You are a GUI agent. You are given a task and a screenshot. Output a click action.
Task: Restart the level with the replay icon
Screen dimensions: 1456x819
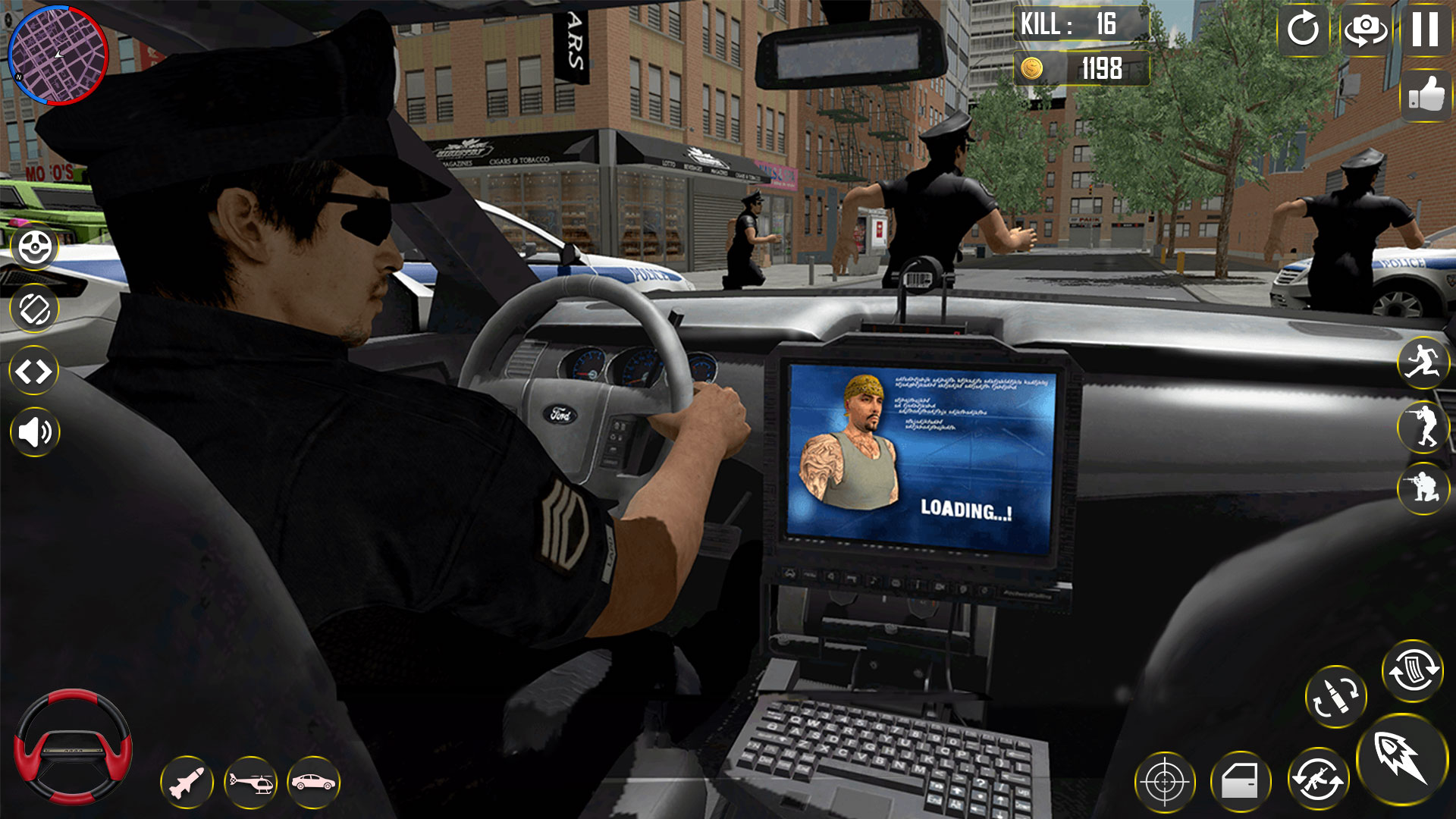[x=1304, y=32]
